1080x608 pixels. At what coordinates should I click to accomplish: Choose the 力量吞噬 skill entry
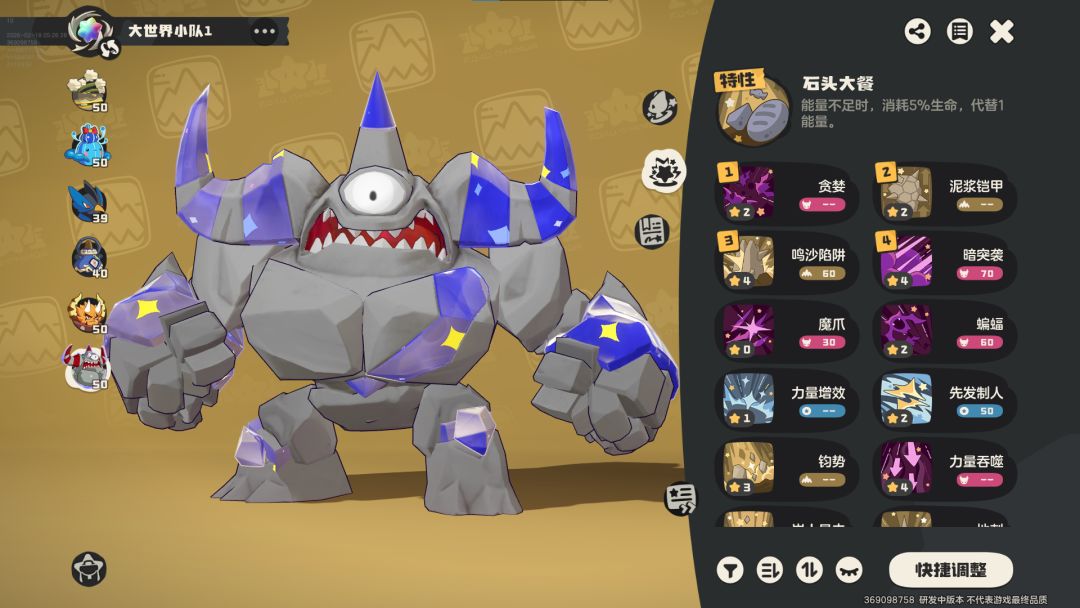point(945,470)
